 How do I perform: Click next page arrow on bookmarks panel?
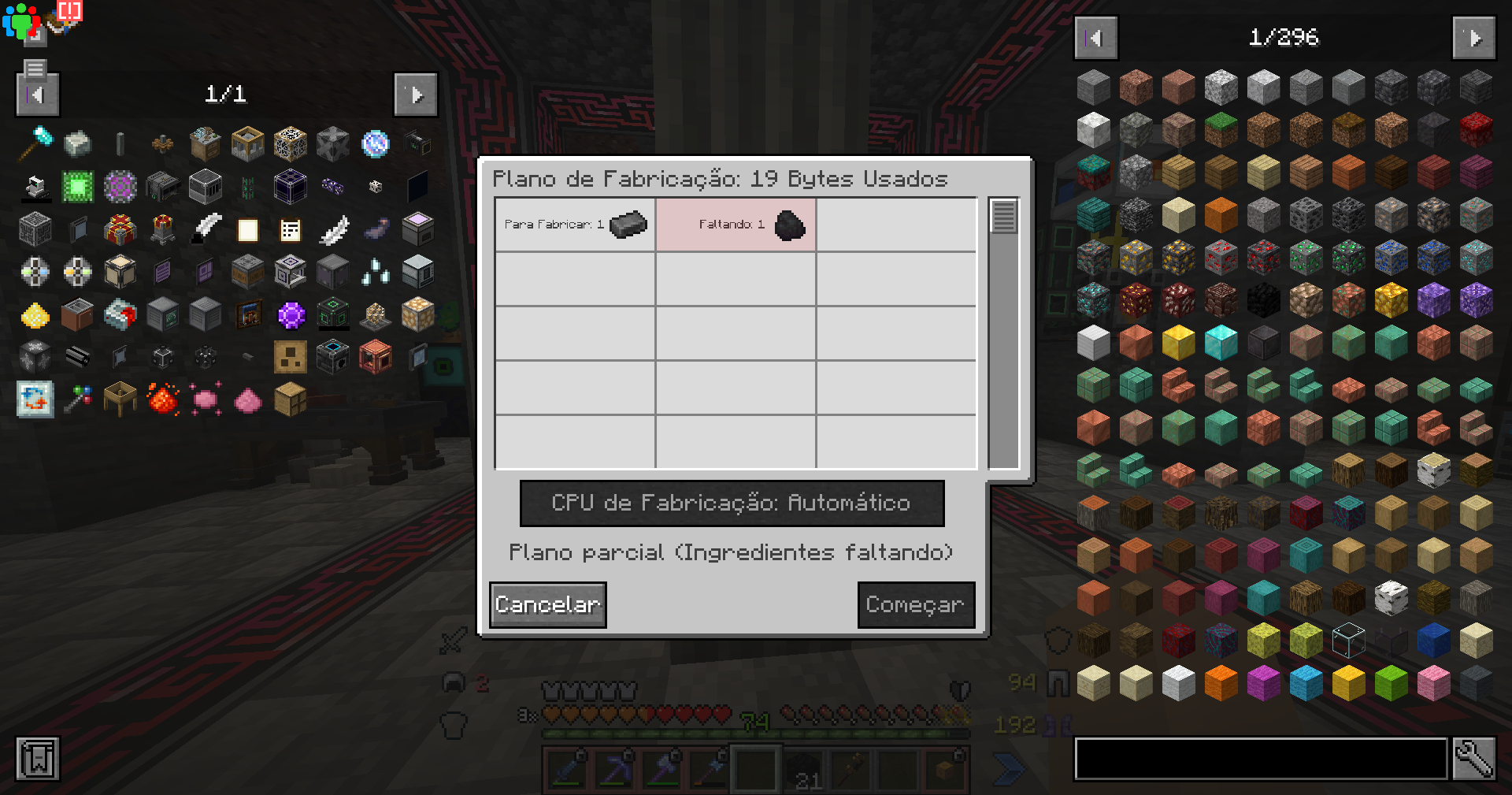point(416,94)
